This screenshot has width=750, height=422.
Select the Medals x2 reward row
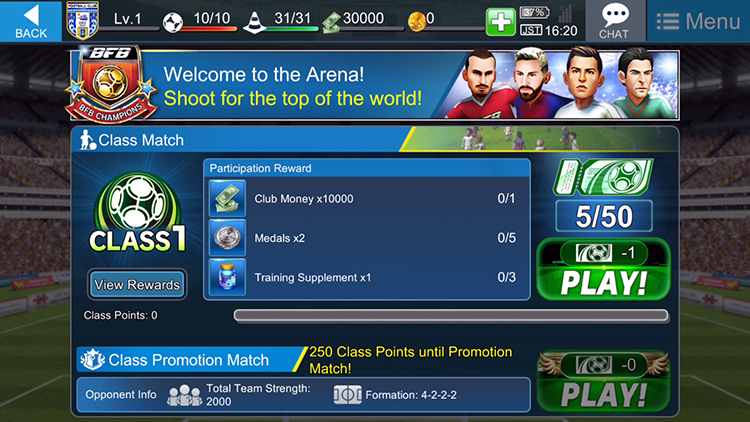click(x=366, y=238)
